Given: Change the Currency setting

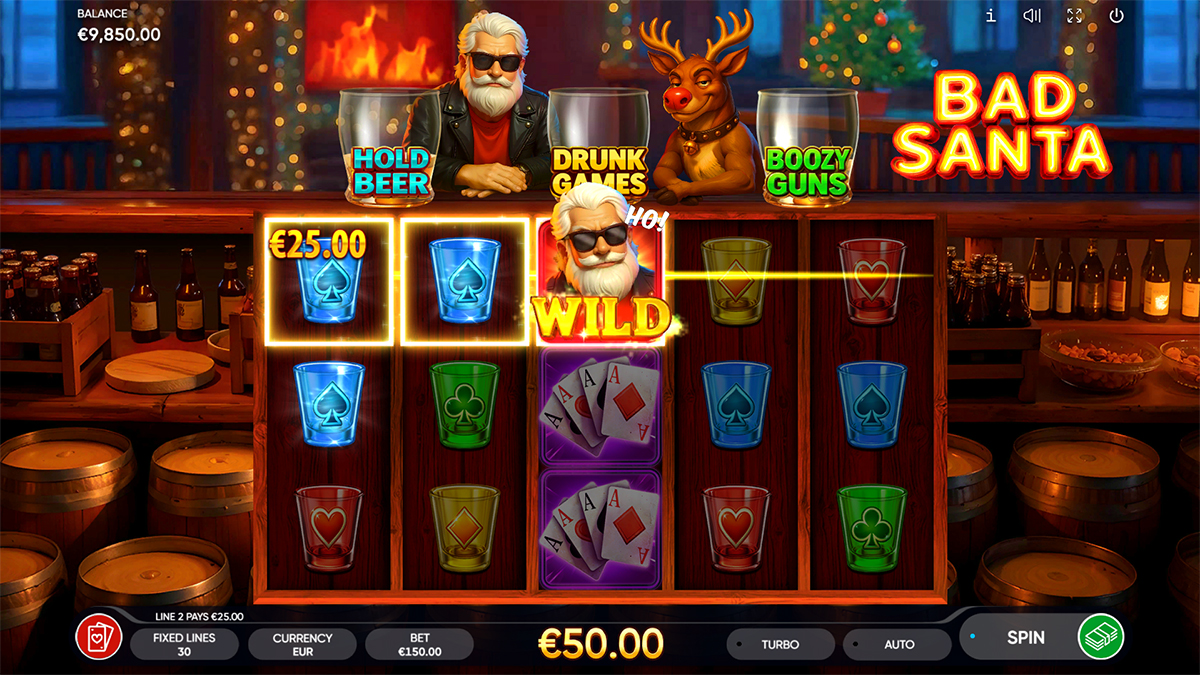Looking at the screenshot, I should [302, 644].
